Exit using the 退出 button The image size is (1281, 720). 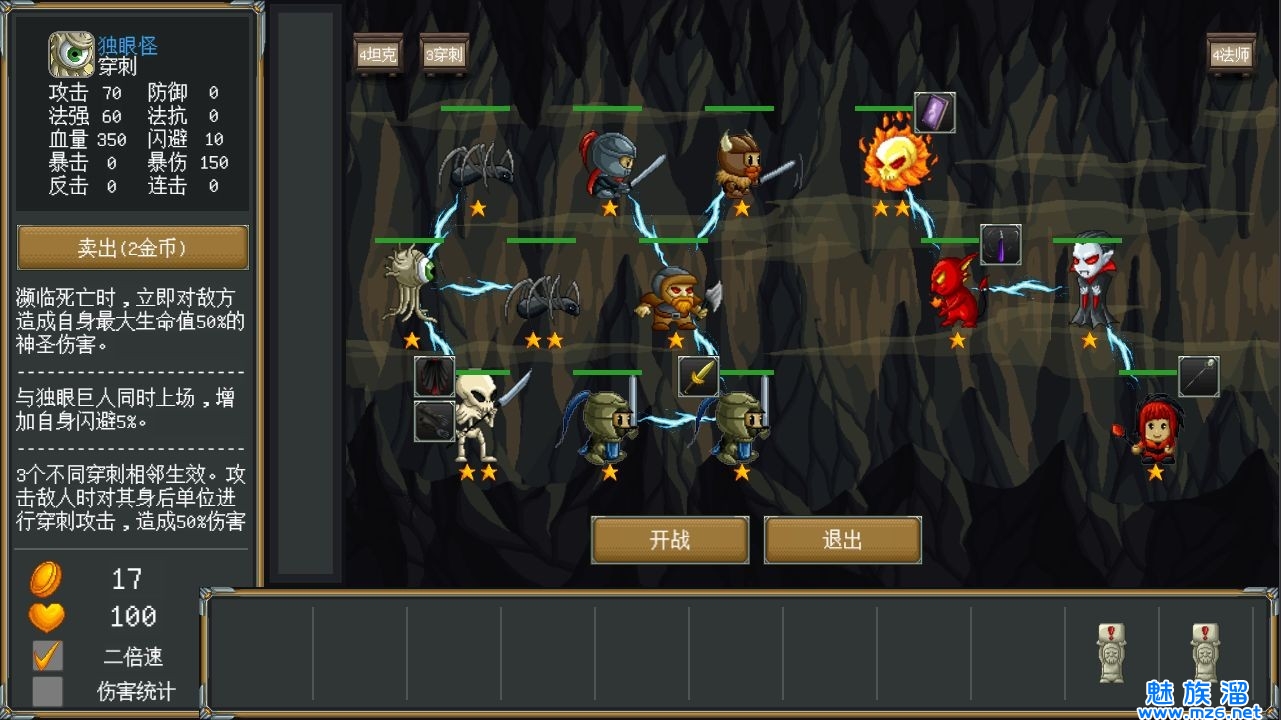(x=842, y=540)
